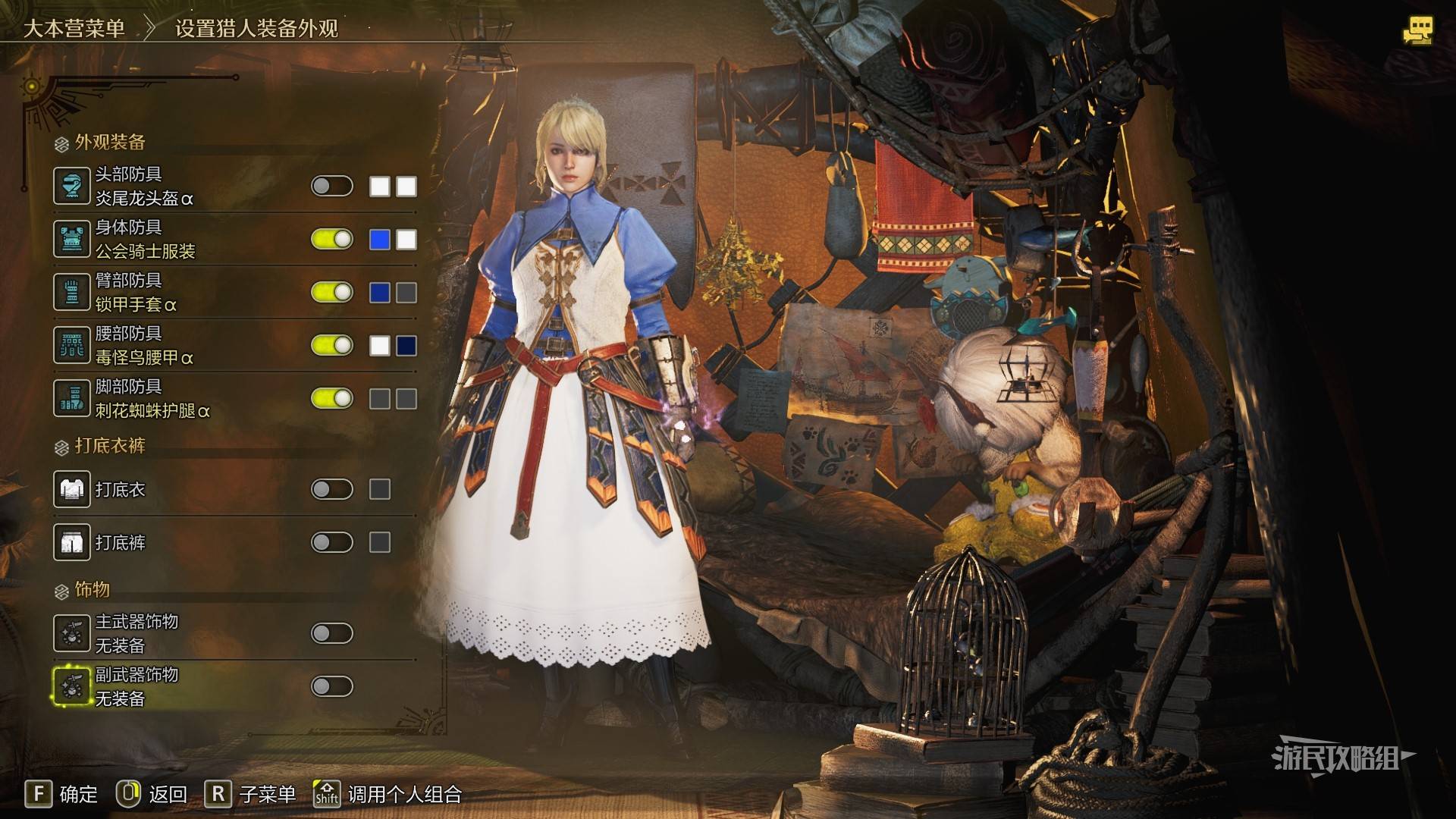Choose the waist armor row 毒怪鸟腰甲α

point(144,346)
